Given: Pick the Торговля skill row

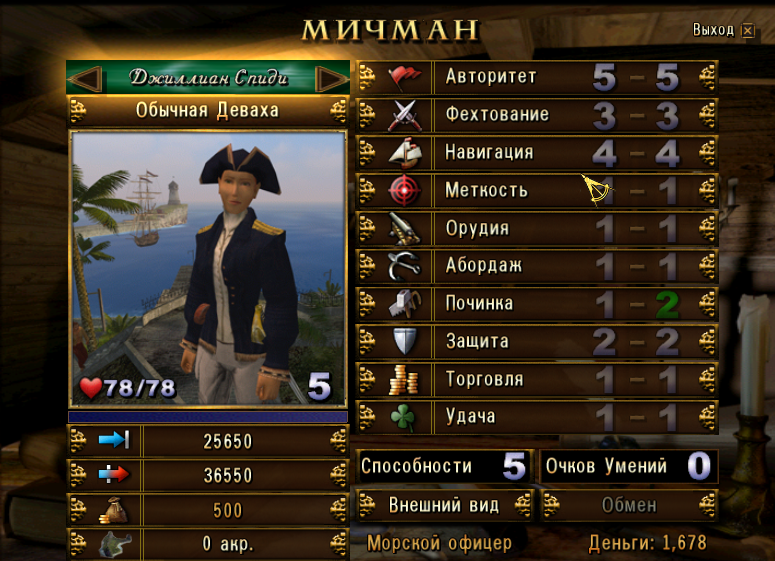Looking at the screenshot, I should pos(537,379).
